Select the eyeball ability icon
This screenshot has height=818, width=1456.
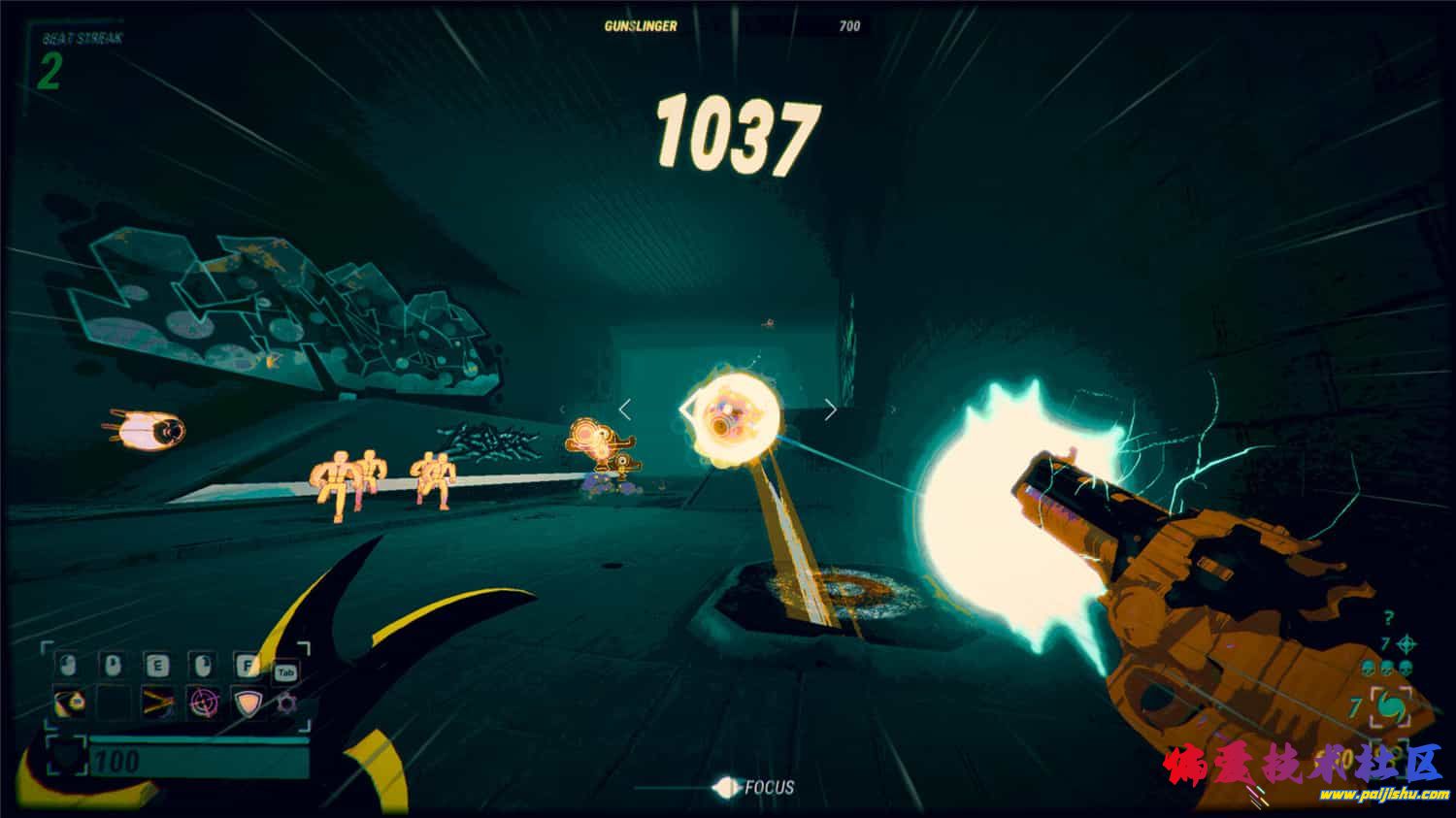tap(68, 702)
